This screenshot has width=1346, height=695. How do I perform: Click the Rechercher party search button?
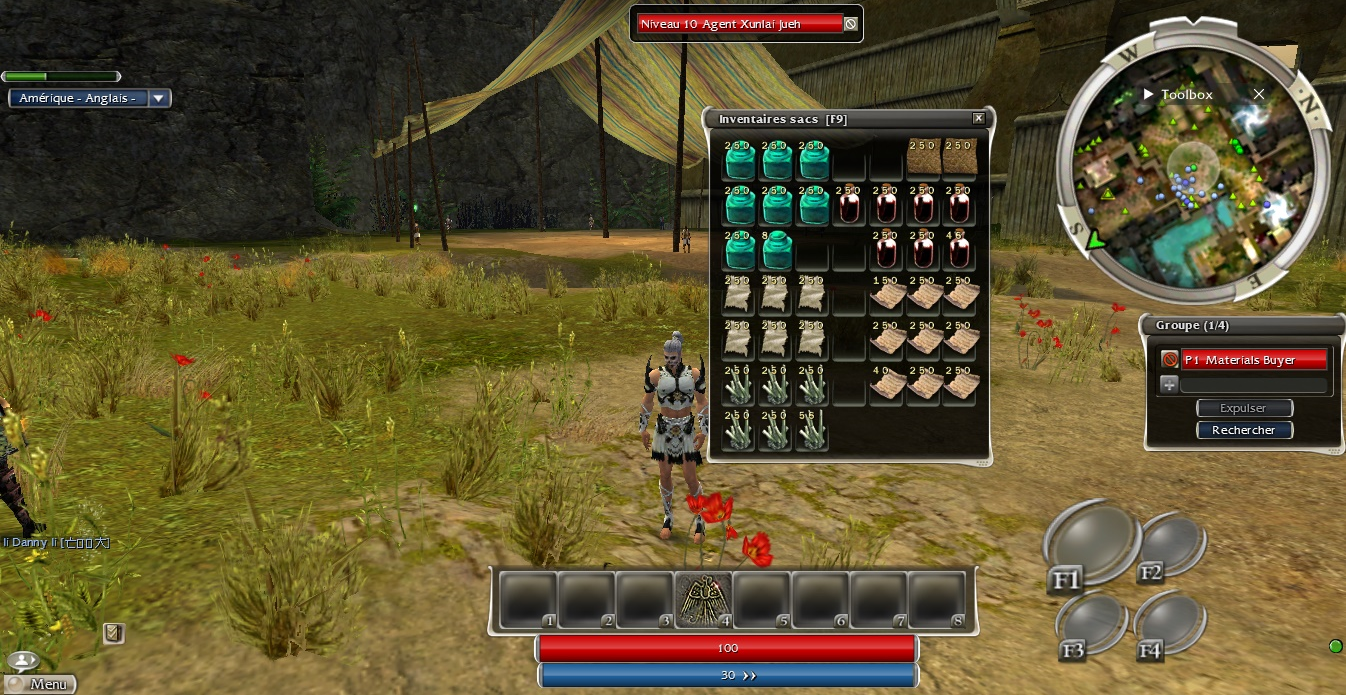click(1244, 430)
